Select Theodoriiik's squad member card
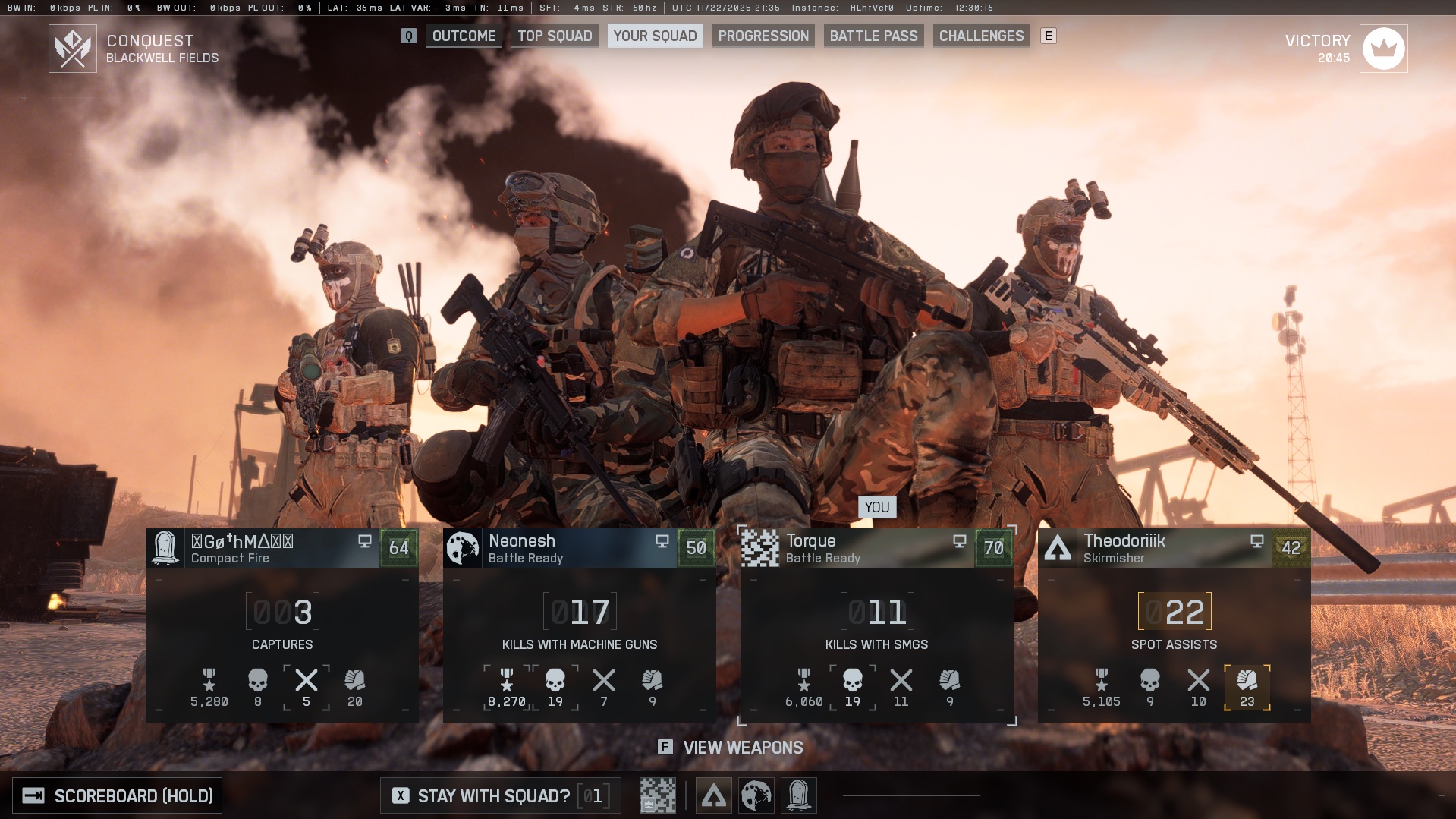 coord(1174,625)
